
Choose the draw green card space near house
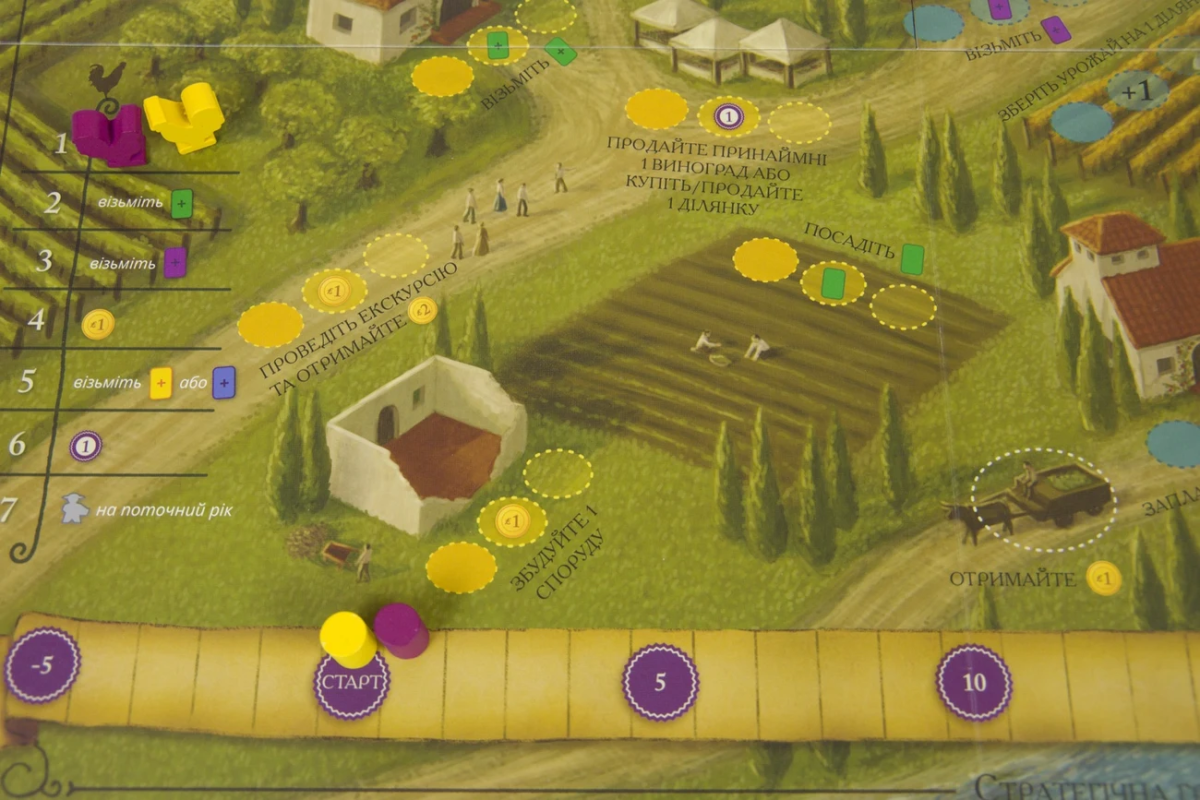tap(498, 45)
